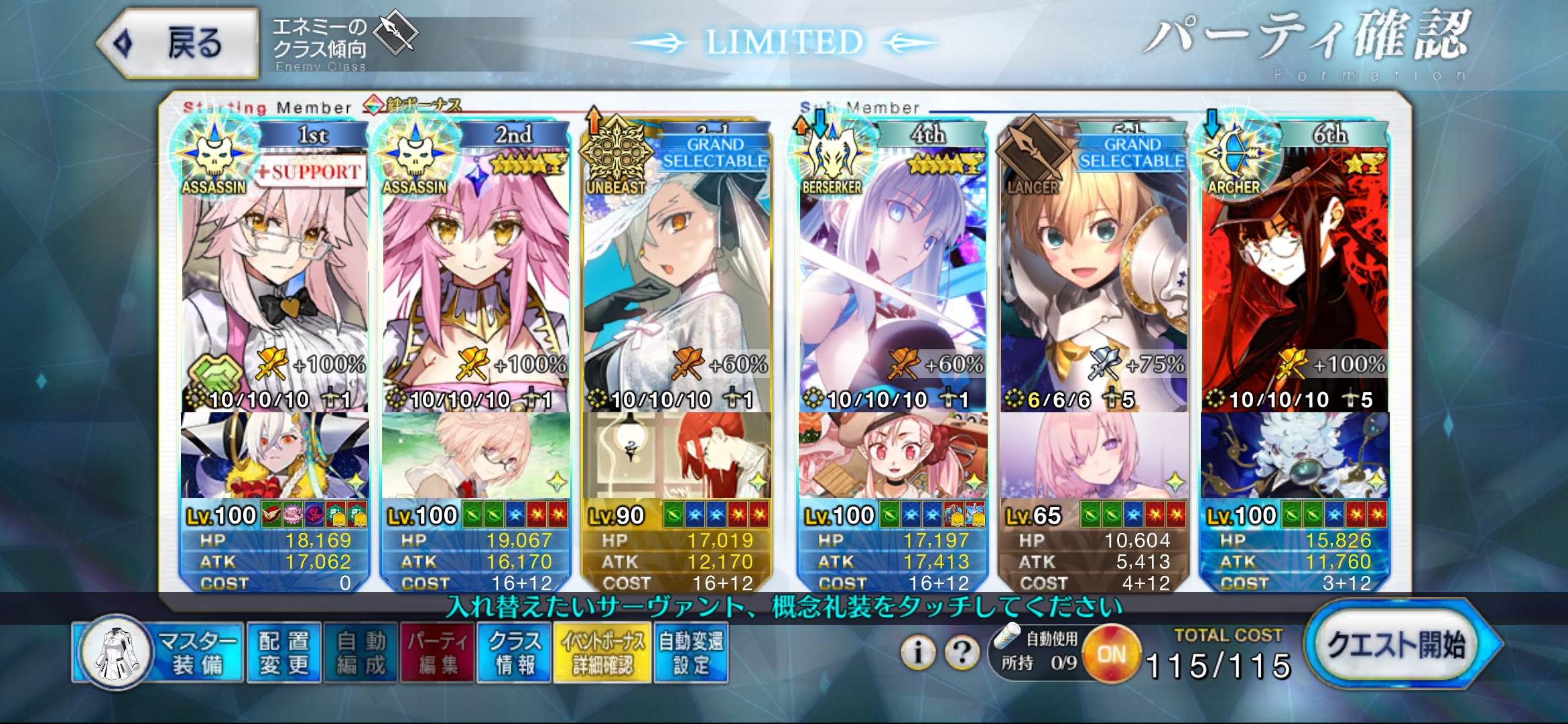Select the 2nd slot Assassin servant card
Image resolution: width=1568 pixels, height=724 pixels.
tap(476, 282)
